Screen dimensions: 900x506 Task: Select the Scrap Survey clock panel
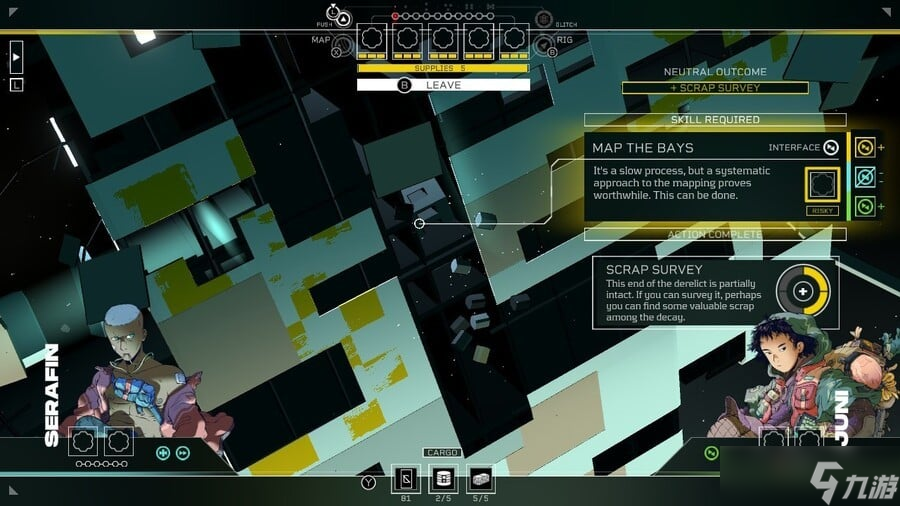tap(715, 292)
